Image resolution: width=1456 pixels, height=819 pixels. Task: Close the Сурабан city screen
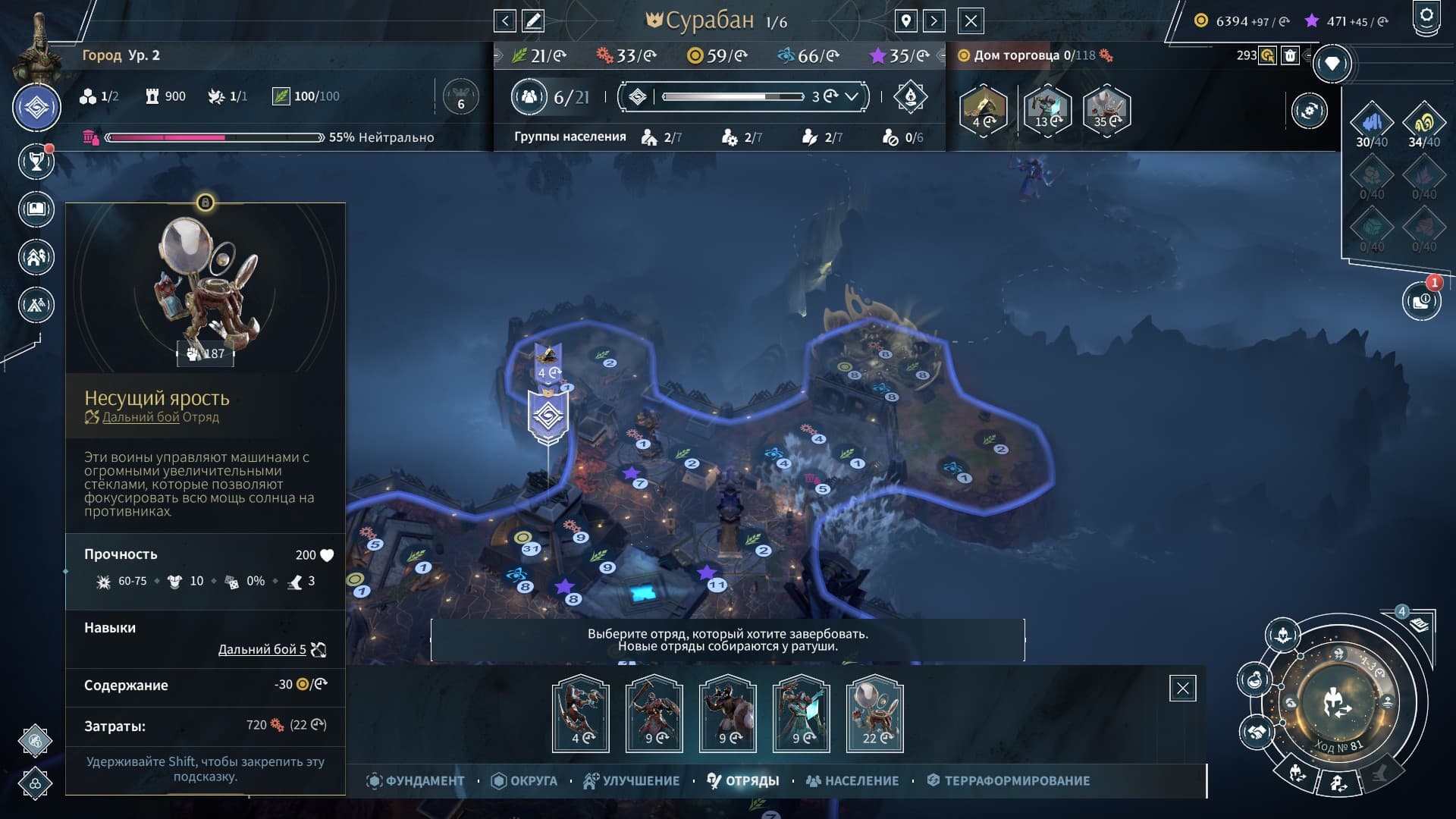[971, 20]
